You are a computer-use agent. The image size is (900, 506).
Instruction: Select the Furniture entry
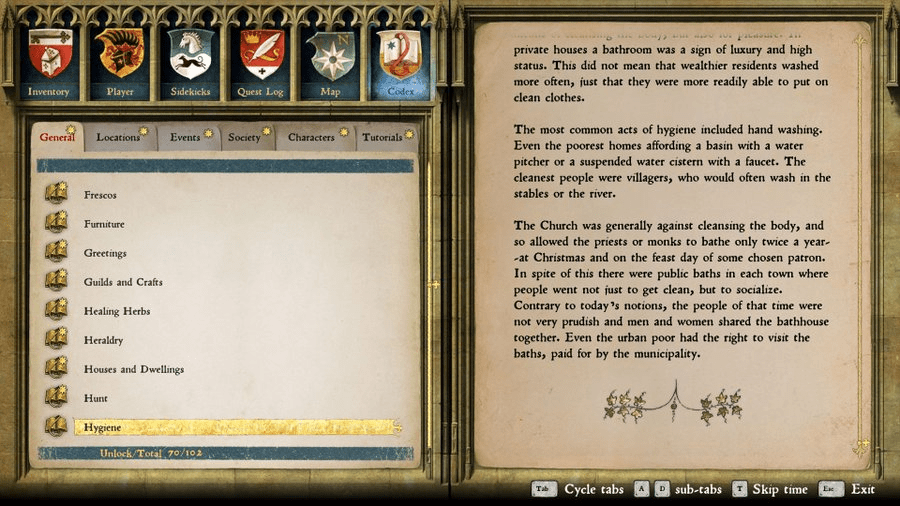pyautogui.click(x=104, y=224)
